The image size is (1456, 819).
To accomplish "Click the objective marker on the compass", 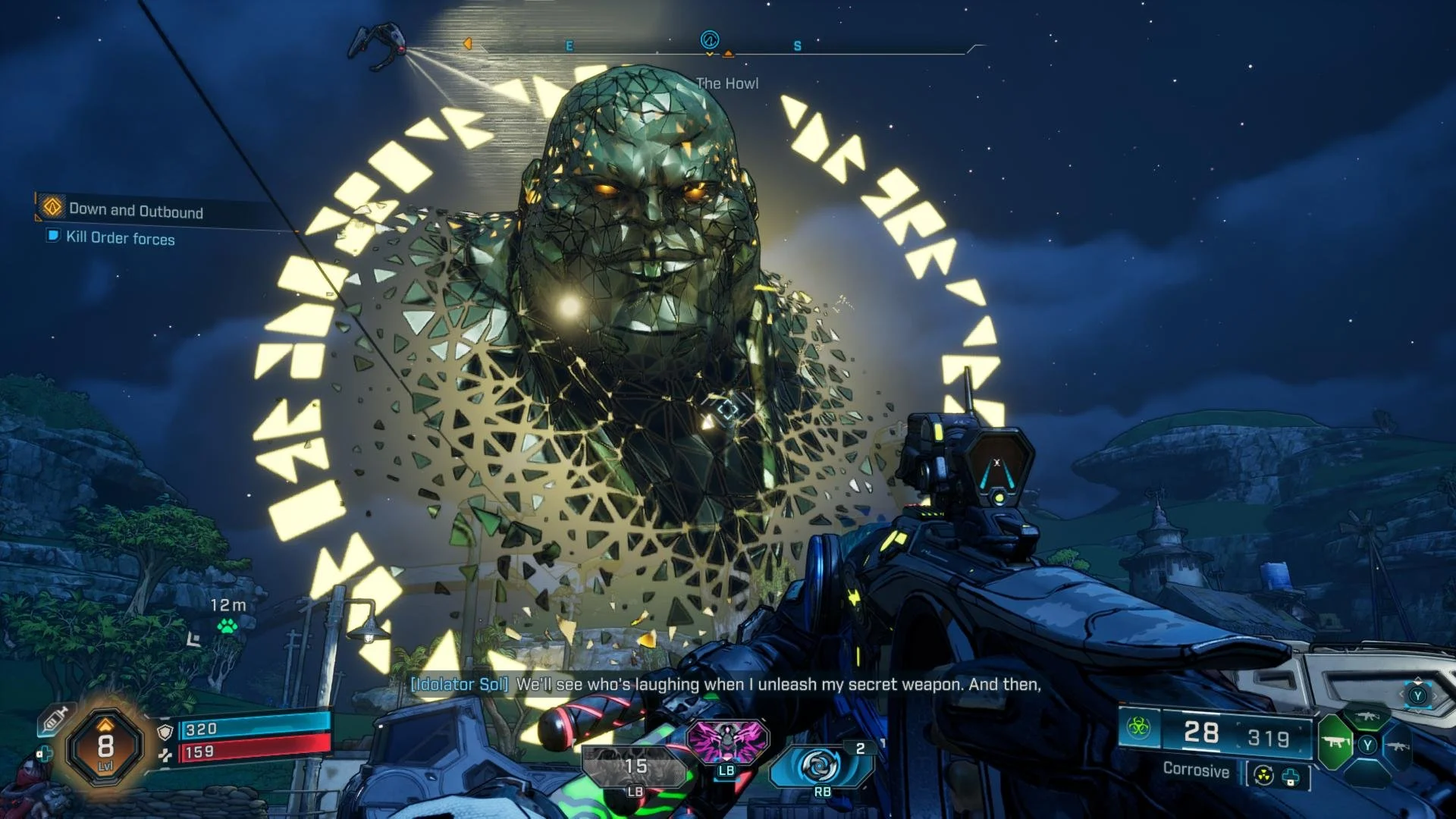I will (x=710, y=40).
